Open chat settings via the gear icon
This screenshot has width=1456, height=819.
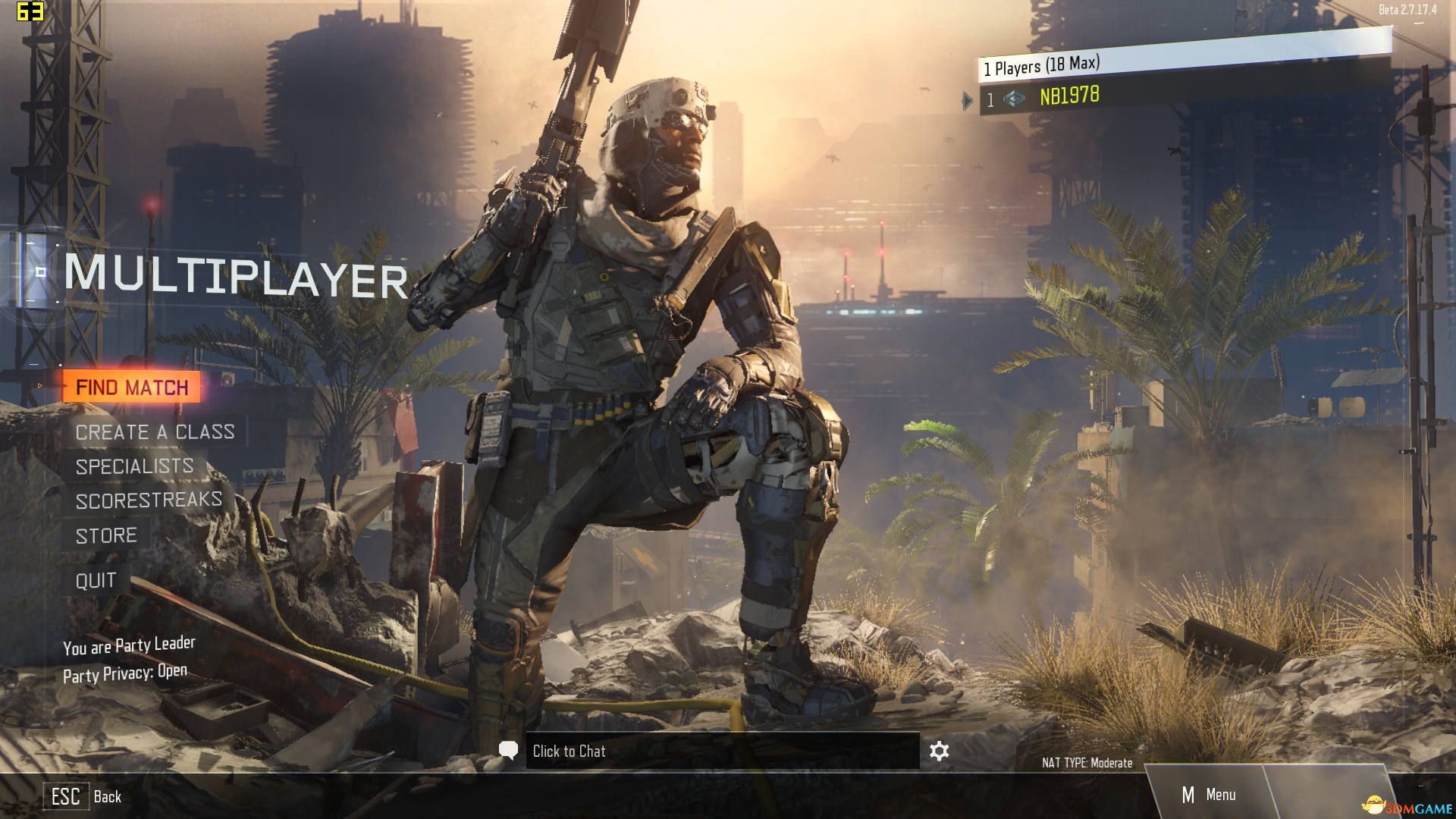[x=939, y=751]
